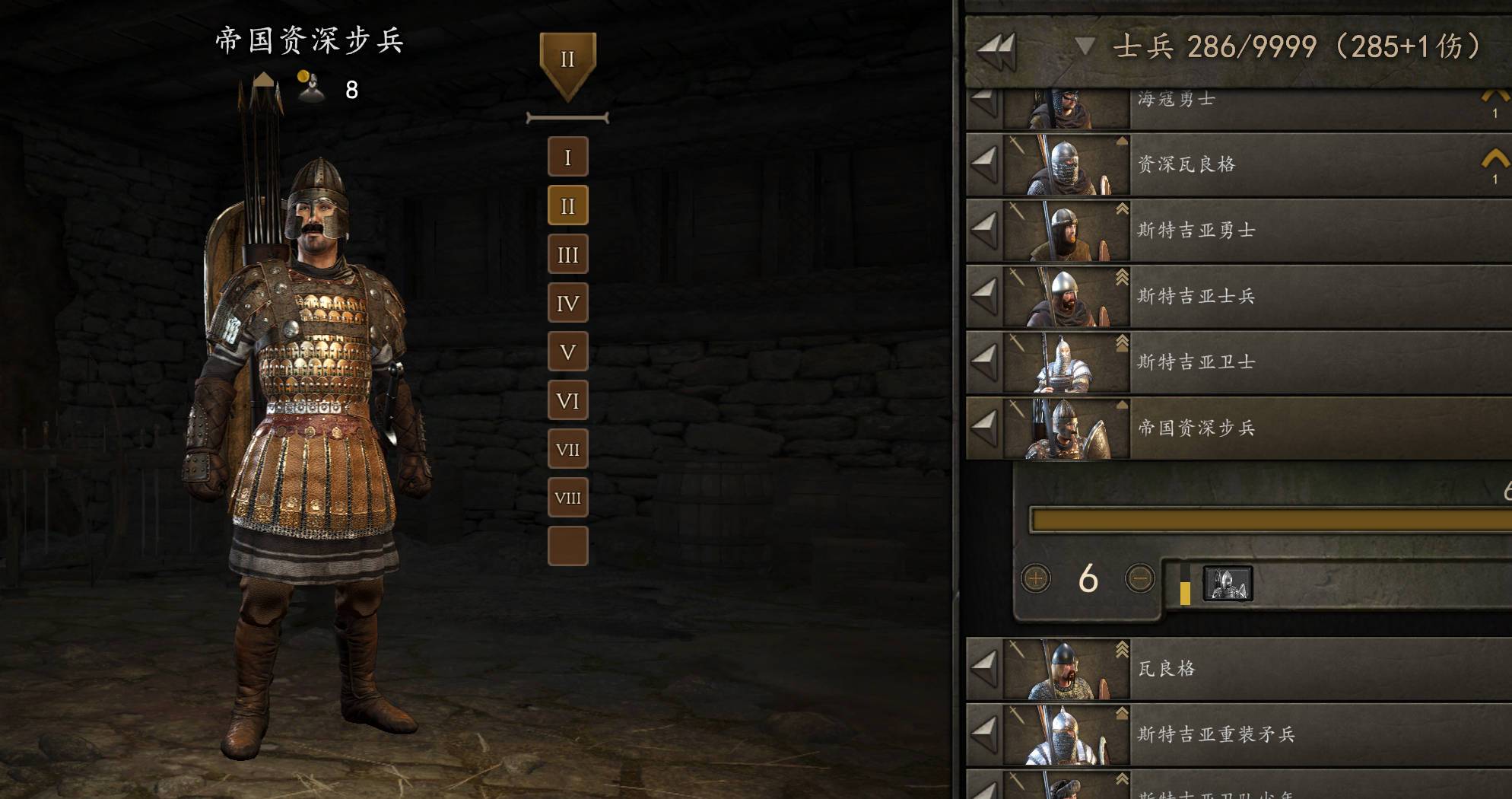This screenshot has height=799, width=1512.
Task: Select the 瓦良格 troop row
Action: click(1293, 669)
